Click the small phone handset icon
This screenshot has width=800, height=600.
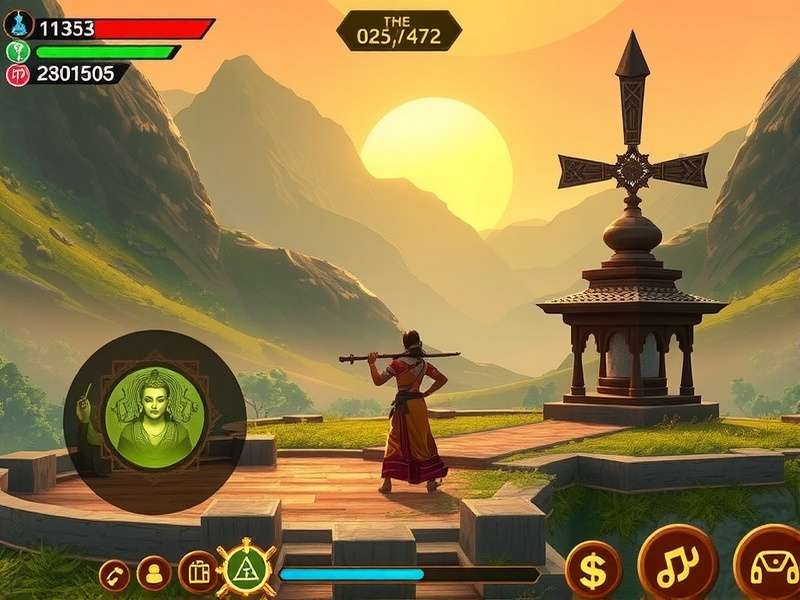(x=114, y=574)
